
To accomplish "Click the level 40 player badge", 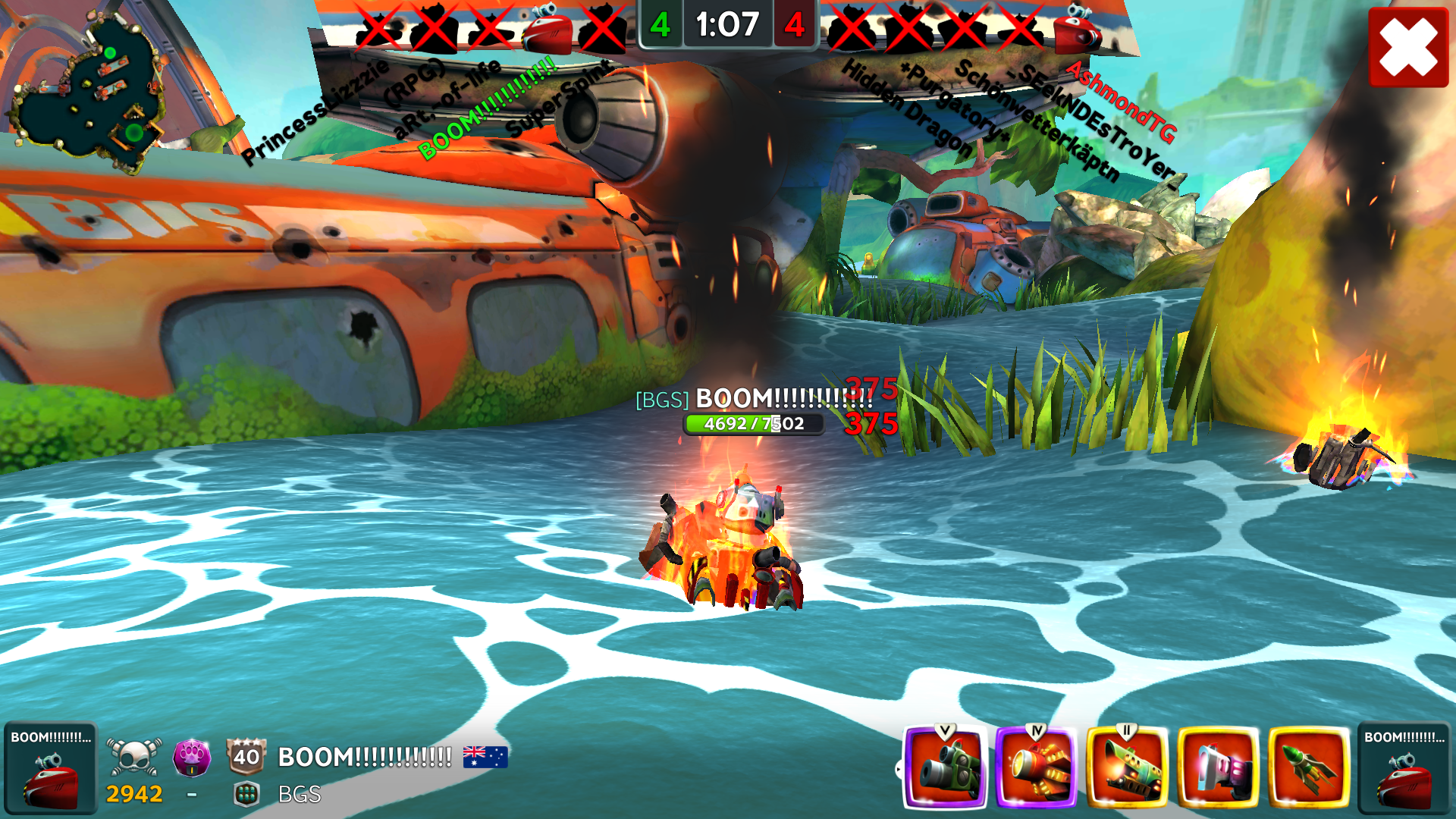I will [x=246, y=756].
